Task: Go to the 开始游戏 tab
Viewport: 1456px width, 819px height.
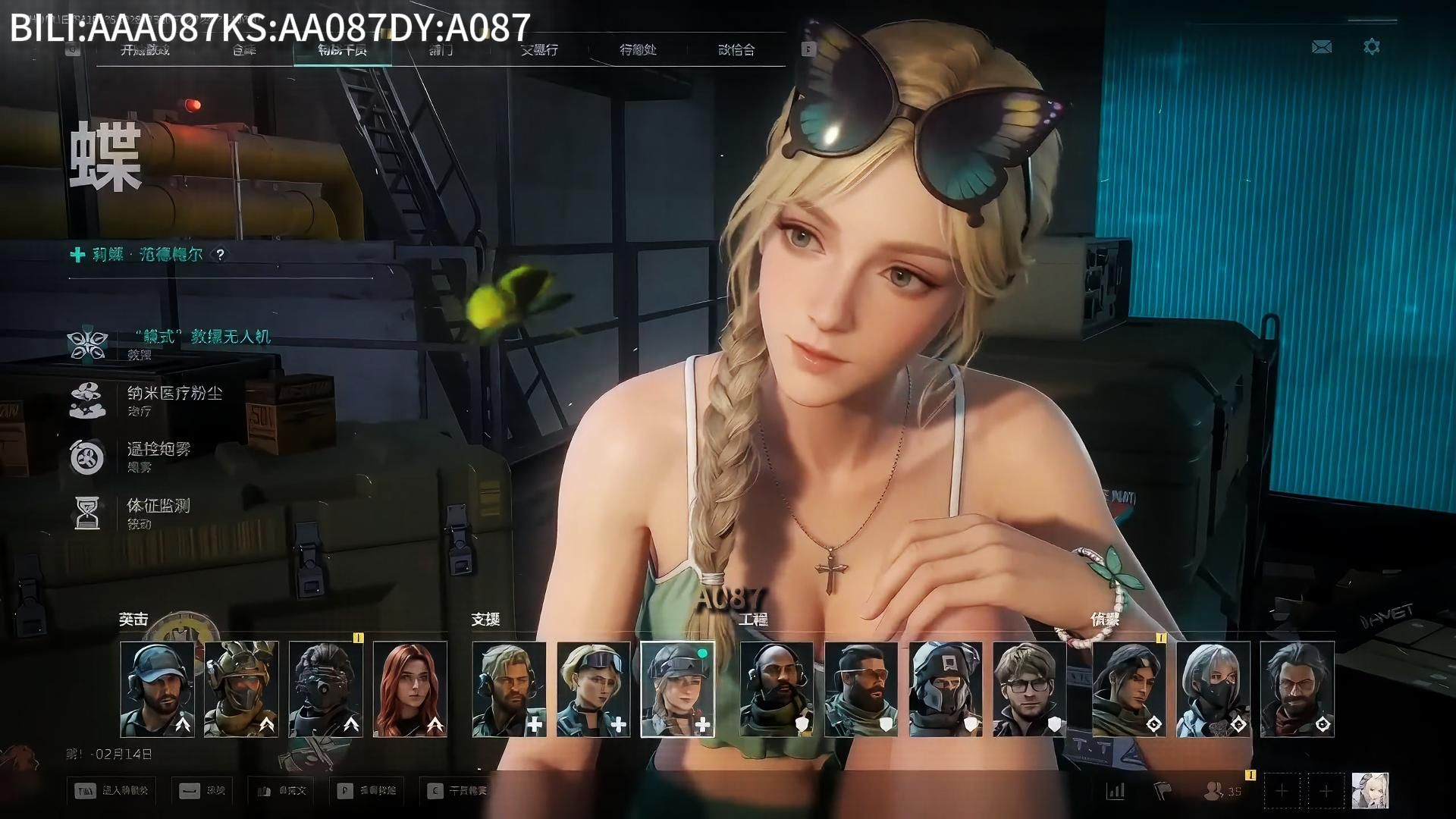Action: [x=145, y=50]
